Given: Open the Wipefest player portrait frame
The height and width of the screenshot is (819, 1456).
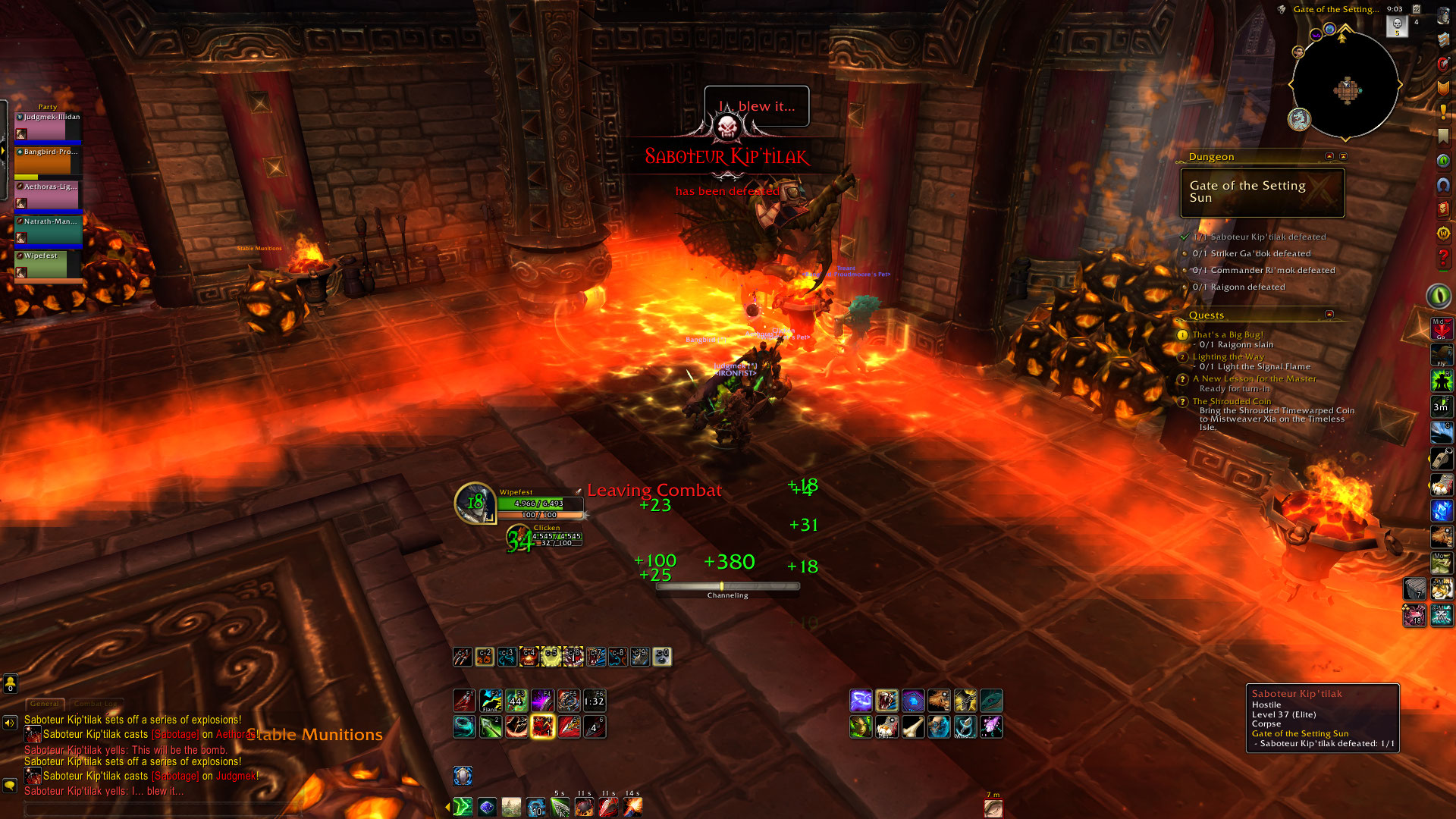Looking at the screenshot, I should tap(475, 502).
